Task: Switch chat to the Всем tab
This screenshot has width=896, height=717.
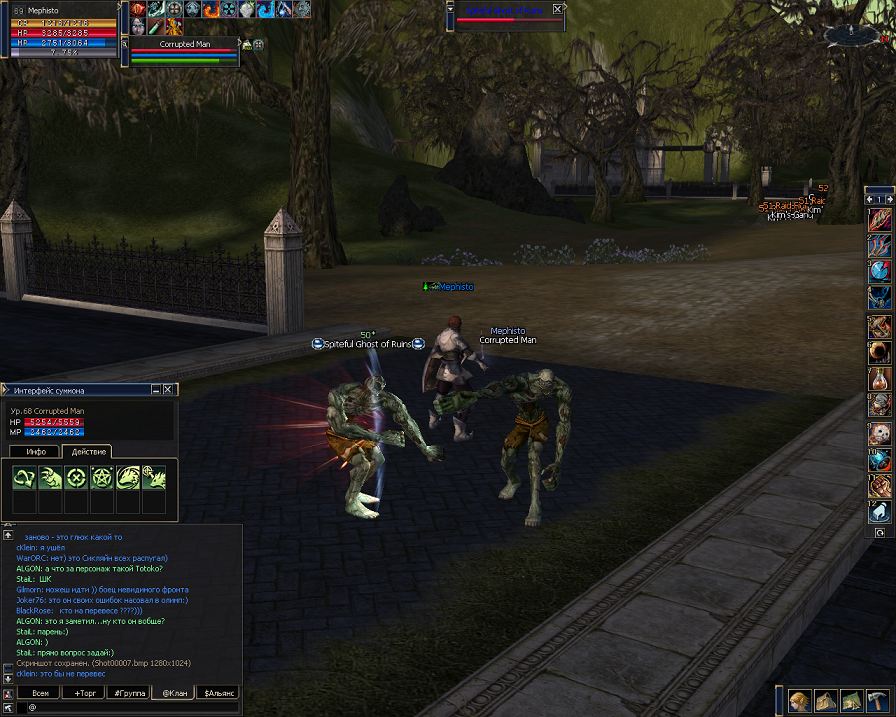Action: 40,692
